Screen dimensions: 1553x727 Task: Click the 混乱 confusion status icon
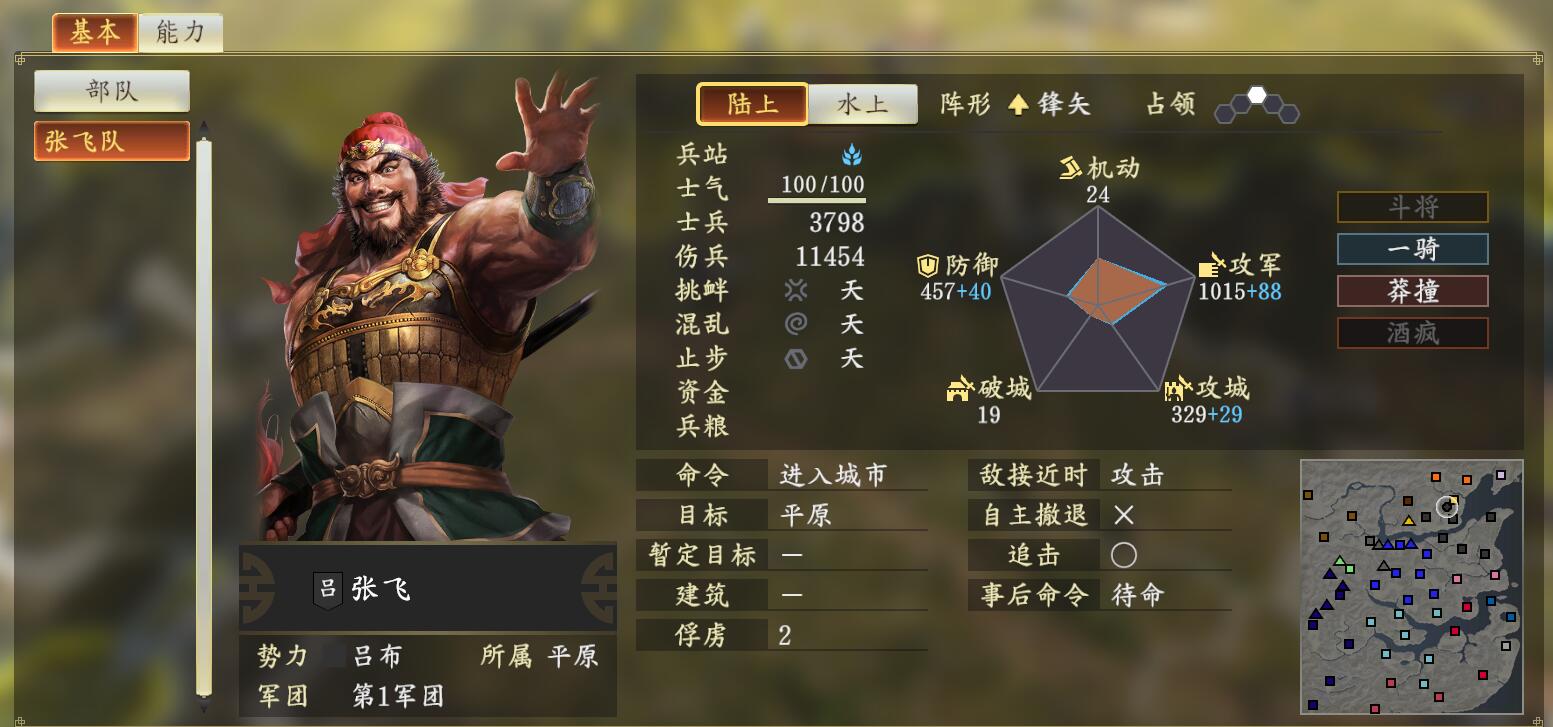pyautogui.click(x=797, y=324)
